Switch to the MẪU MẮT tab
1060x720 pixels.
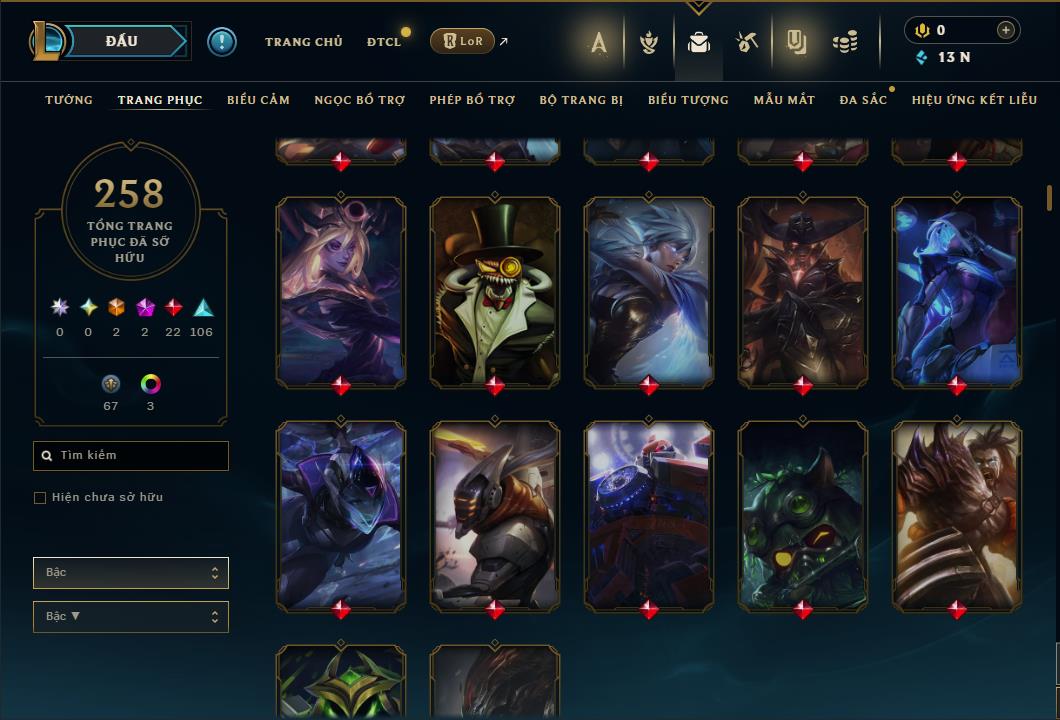[x=784, y=100]
